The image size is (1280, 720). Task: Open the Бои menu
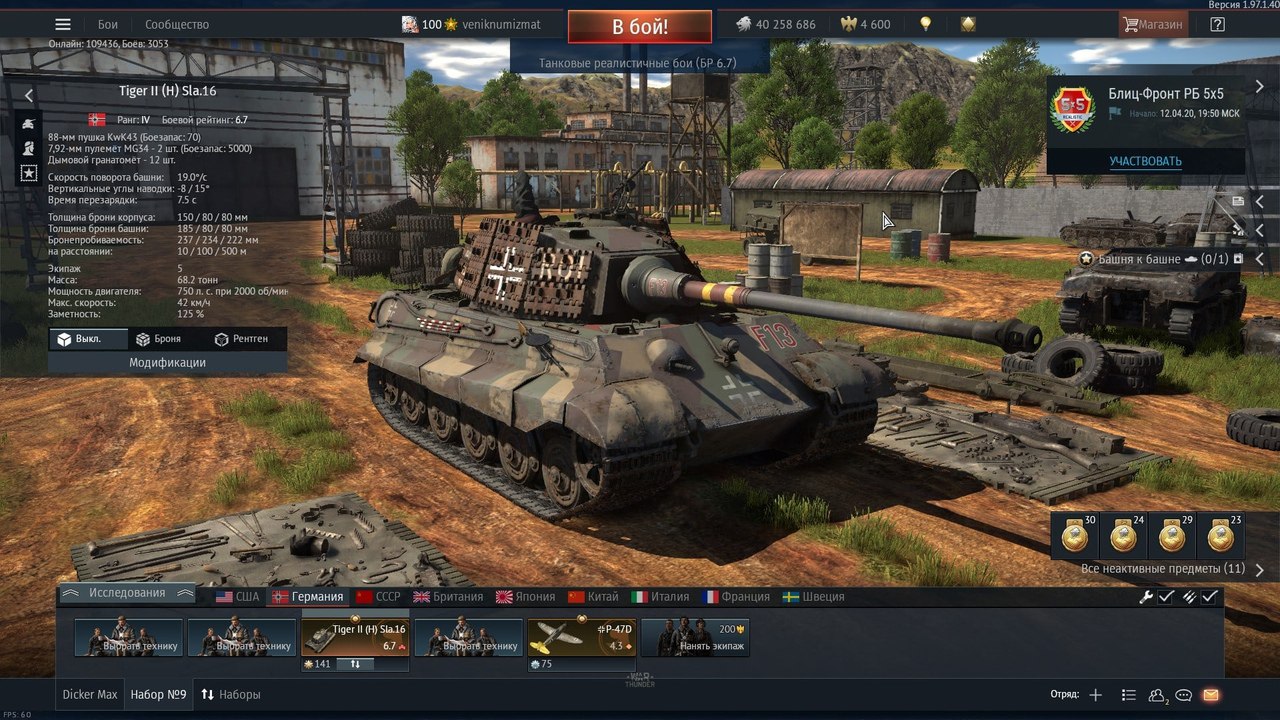[x=108, y=24]
